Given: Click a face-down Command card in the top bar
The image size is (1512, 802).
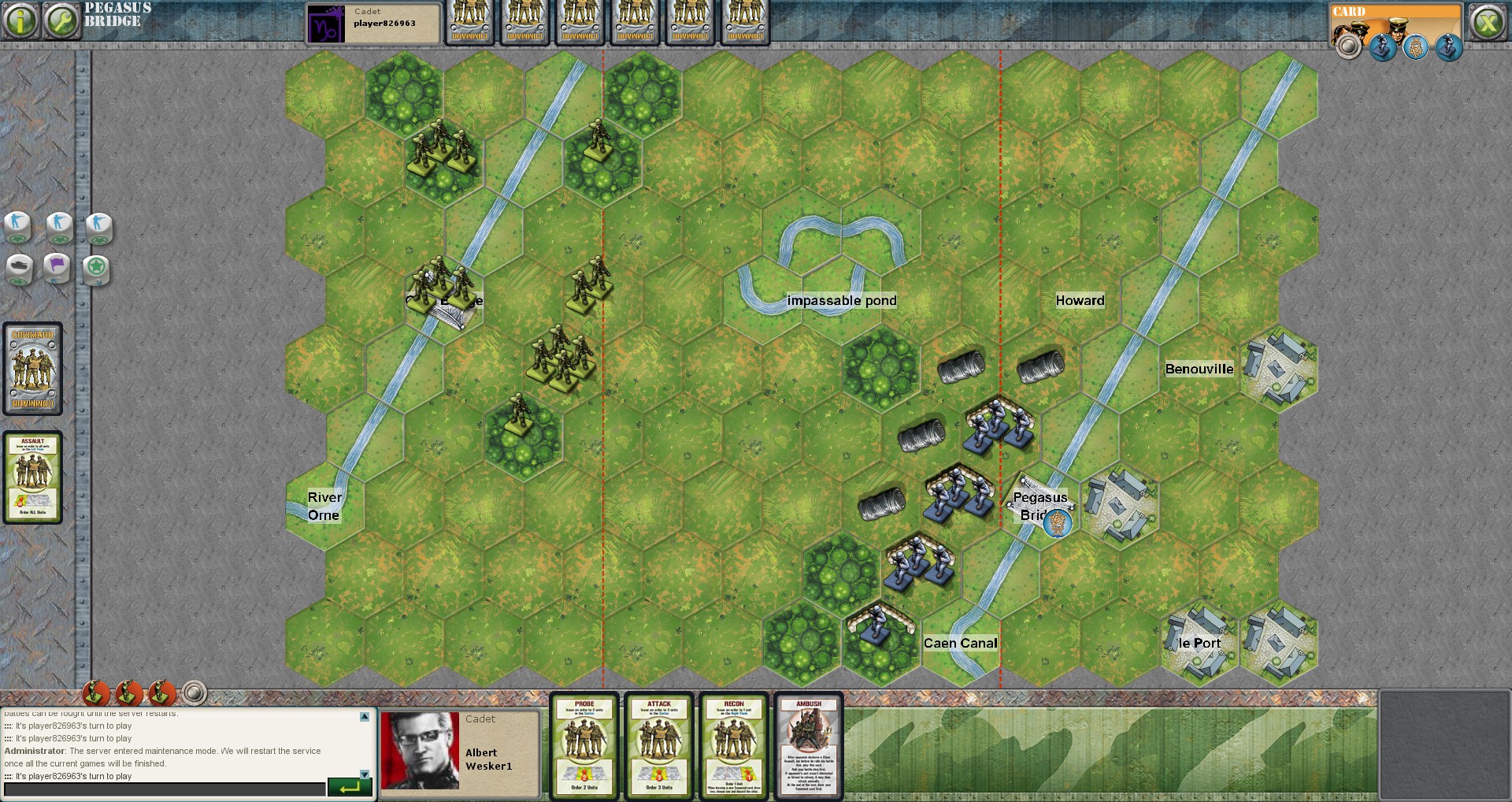Looking at the screenshot, I should [x=469, y=22].
